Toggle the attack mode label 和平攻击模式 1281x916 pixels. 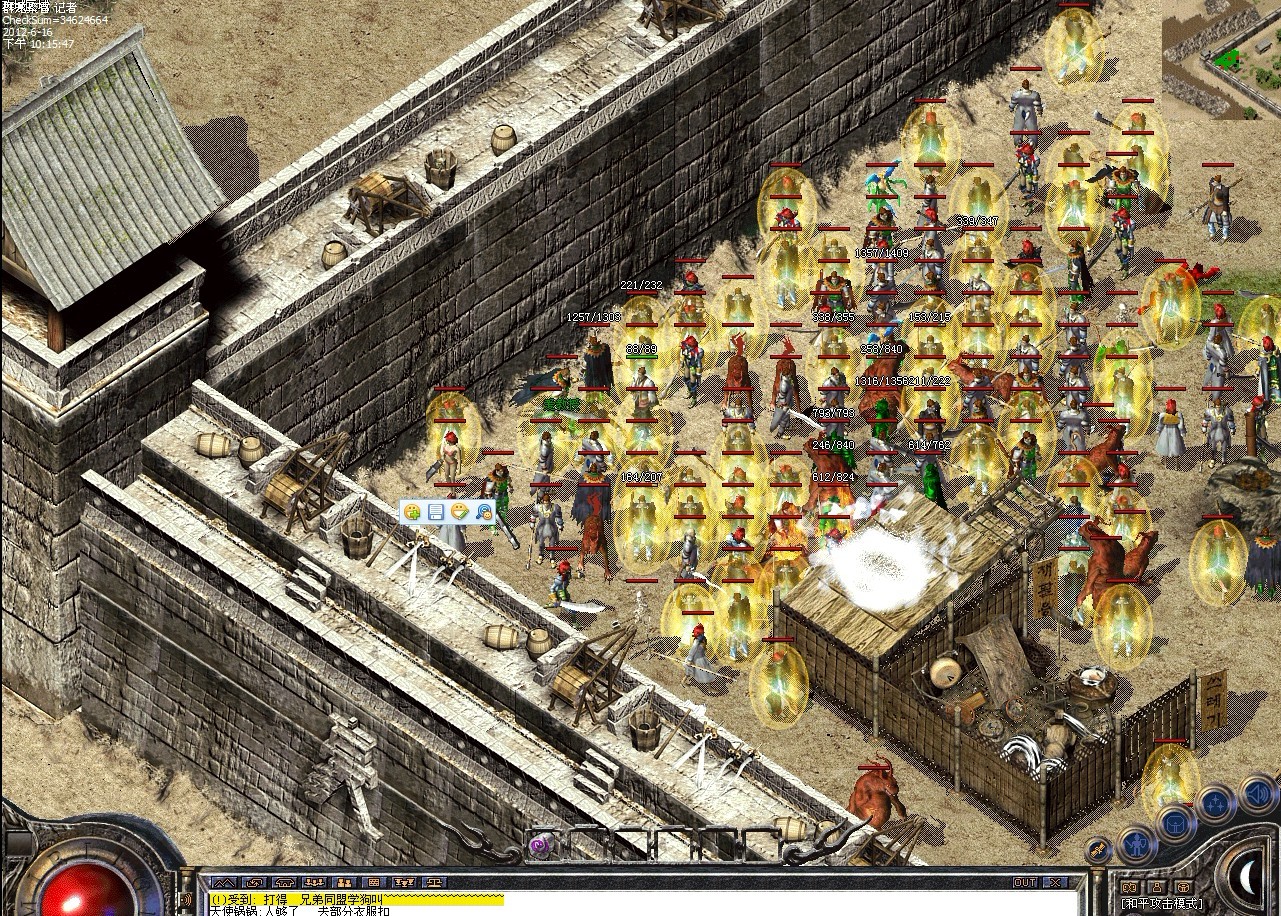click(1163, 903)
